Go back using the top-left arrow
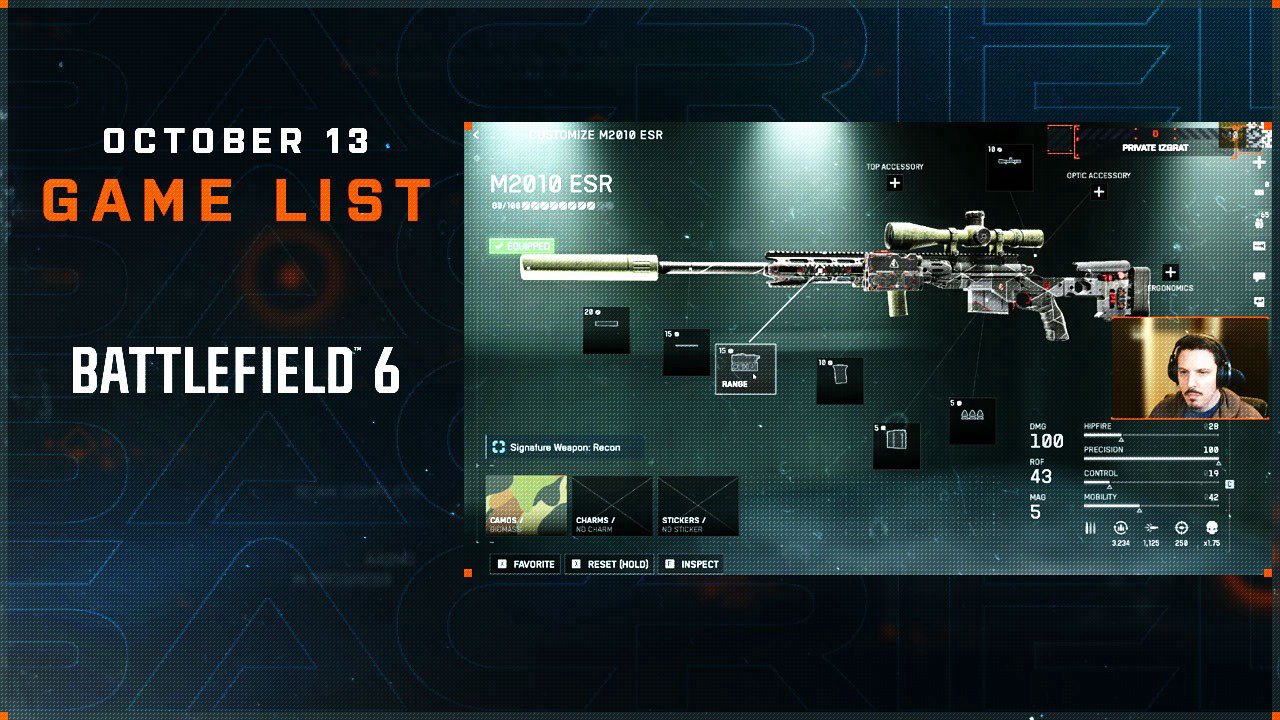 (x=476, y=135)
